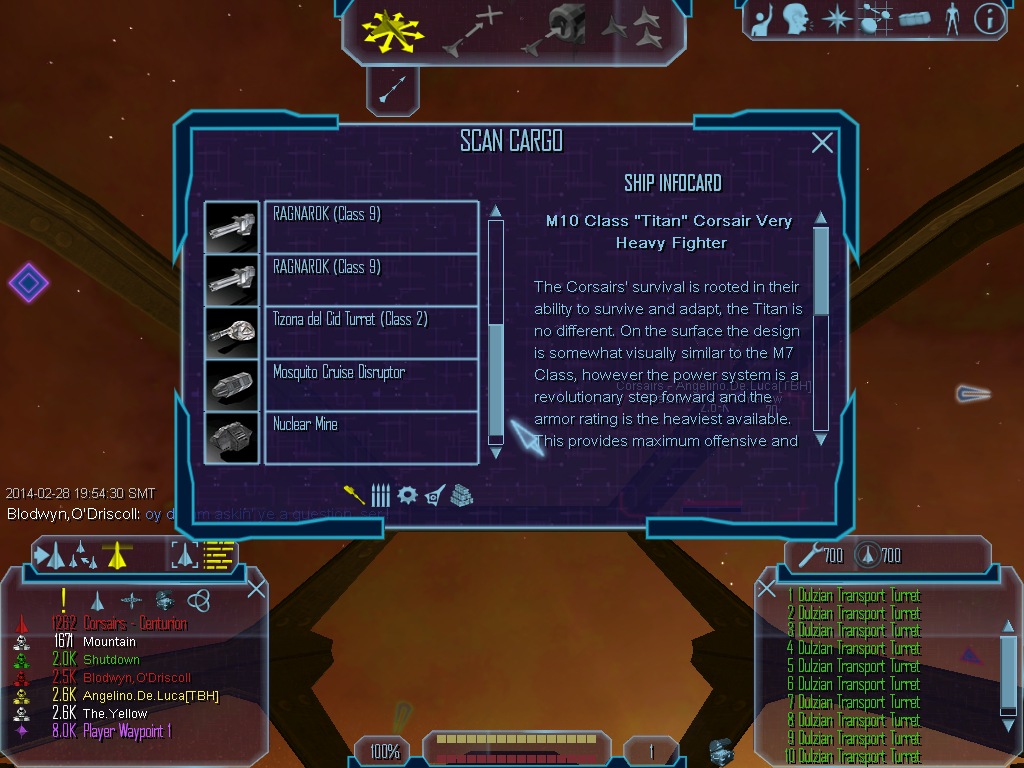Engage the Go To maneuver icon
The image size is (1024, 768).
pyautogui.click(x=472, y=31)
